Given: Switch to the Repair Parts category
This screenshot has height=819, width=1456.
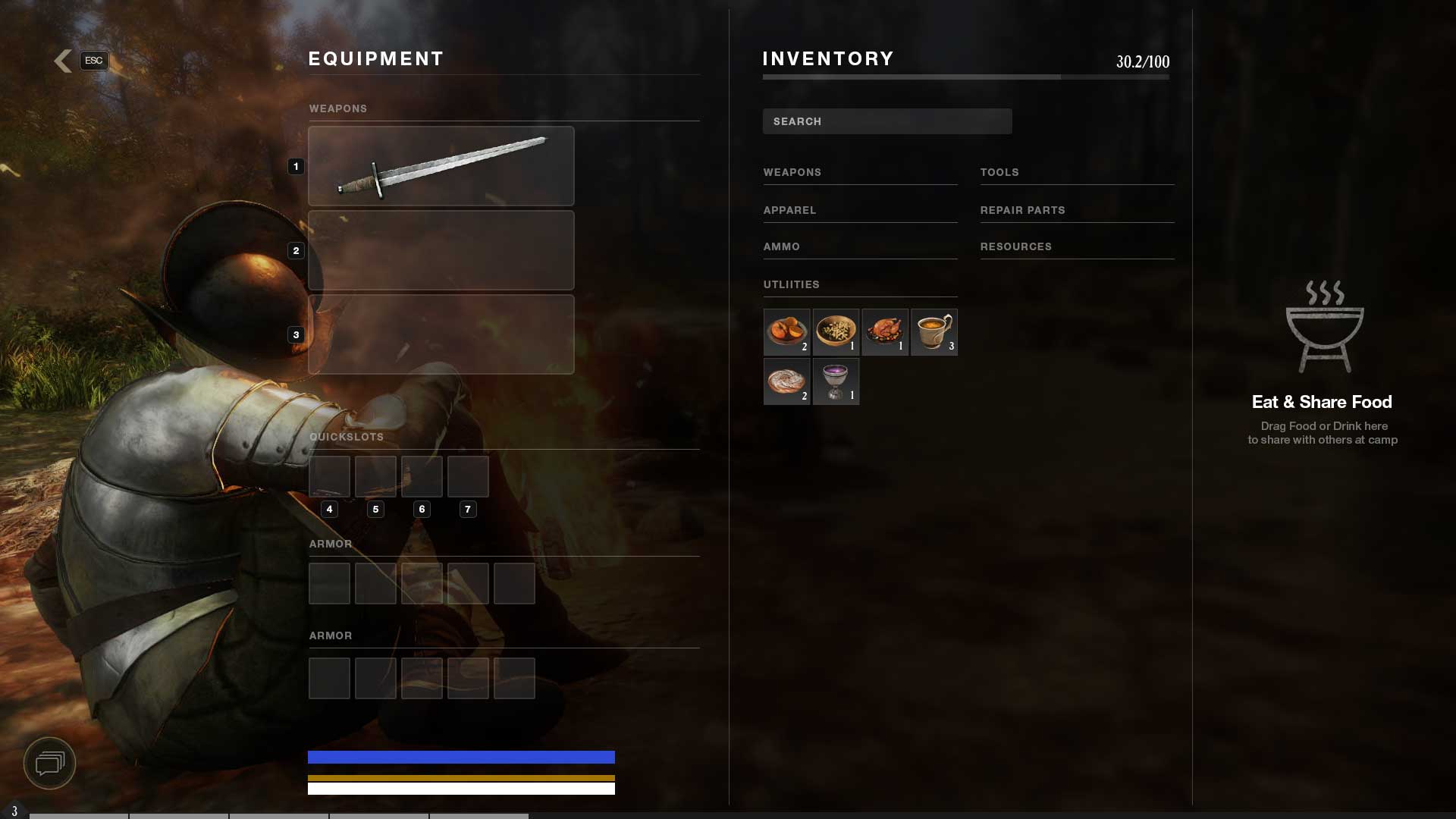Looking at the screenshot, I should pyautogui.click(x=1022, y=211).
